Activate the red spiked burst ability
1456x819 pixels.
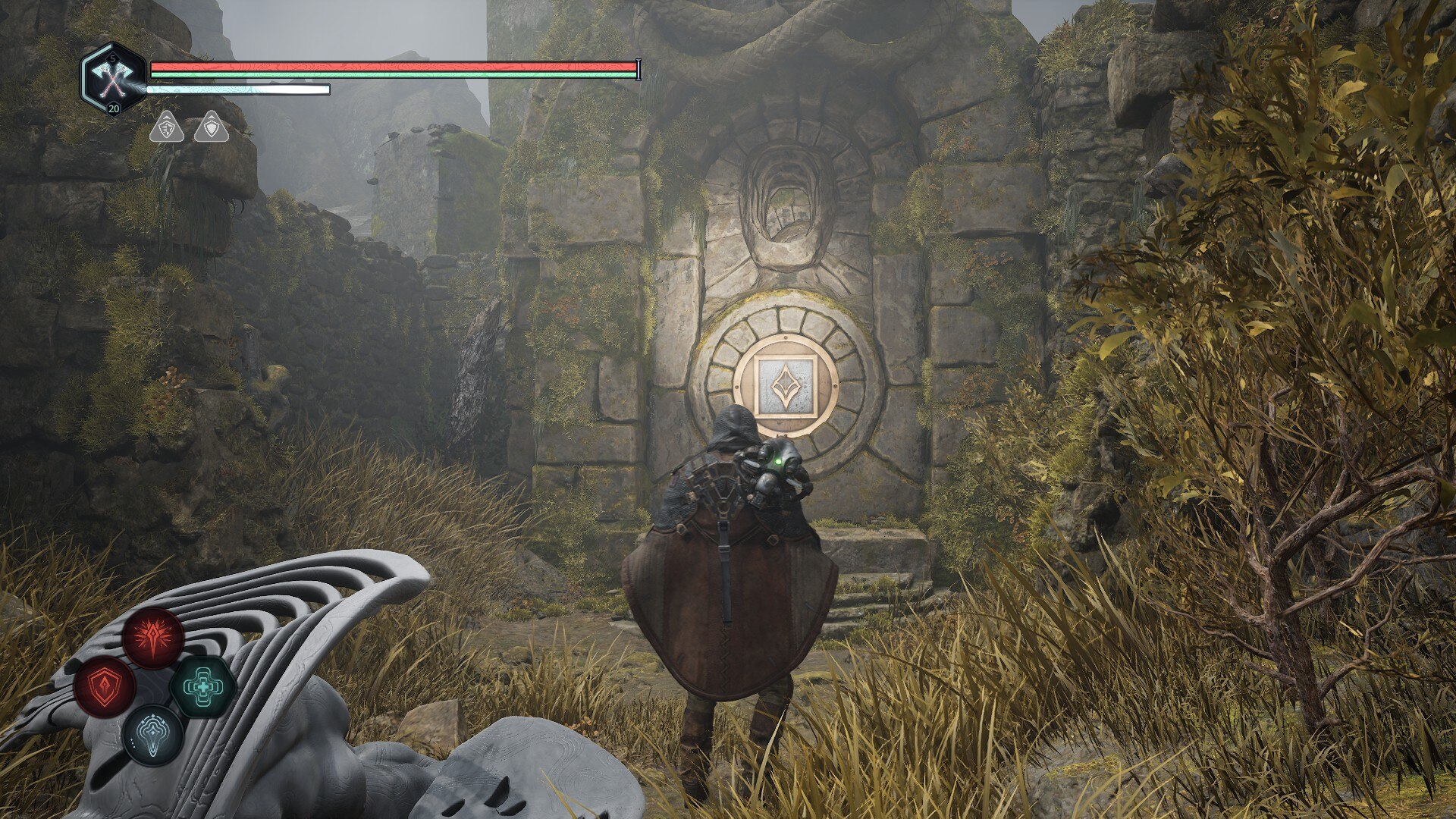tap(153, 637)
